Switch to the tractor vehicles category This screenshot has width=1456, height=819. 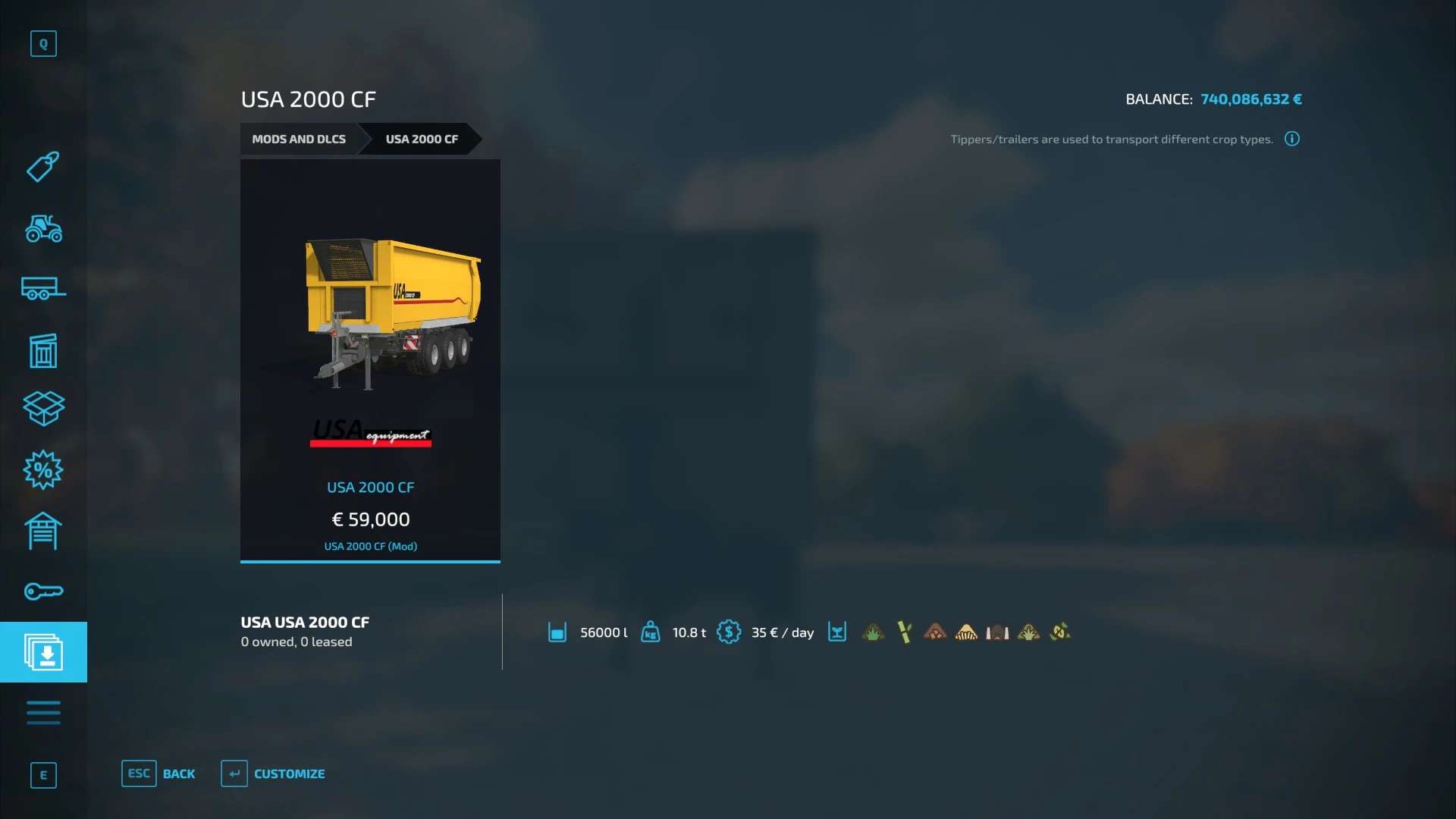pos(43,228)
